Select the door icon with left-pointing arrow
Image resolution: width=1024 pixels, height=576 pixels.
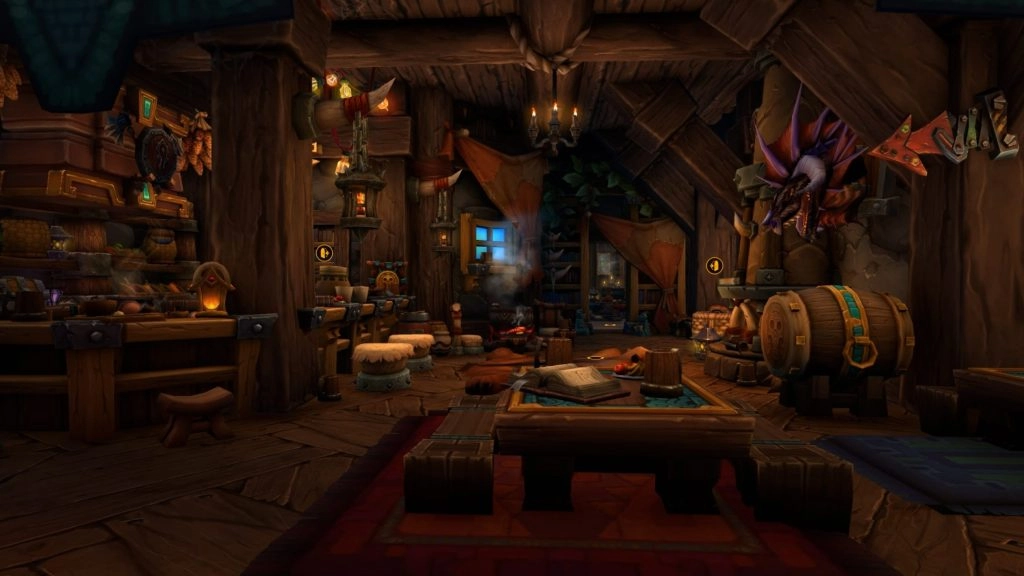click(714, 265)
